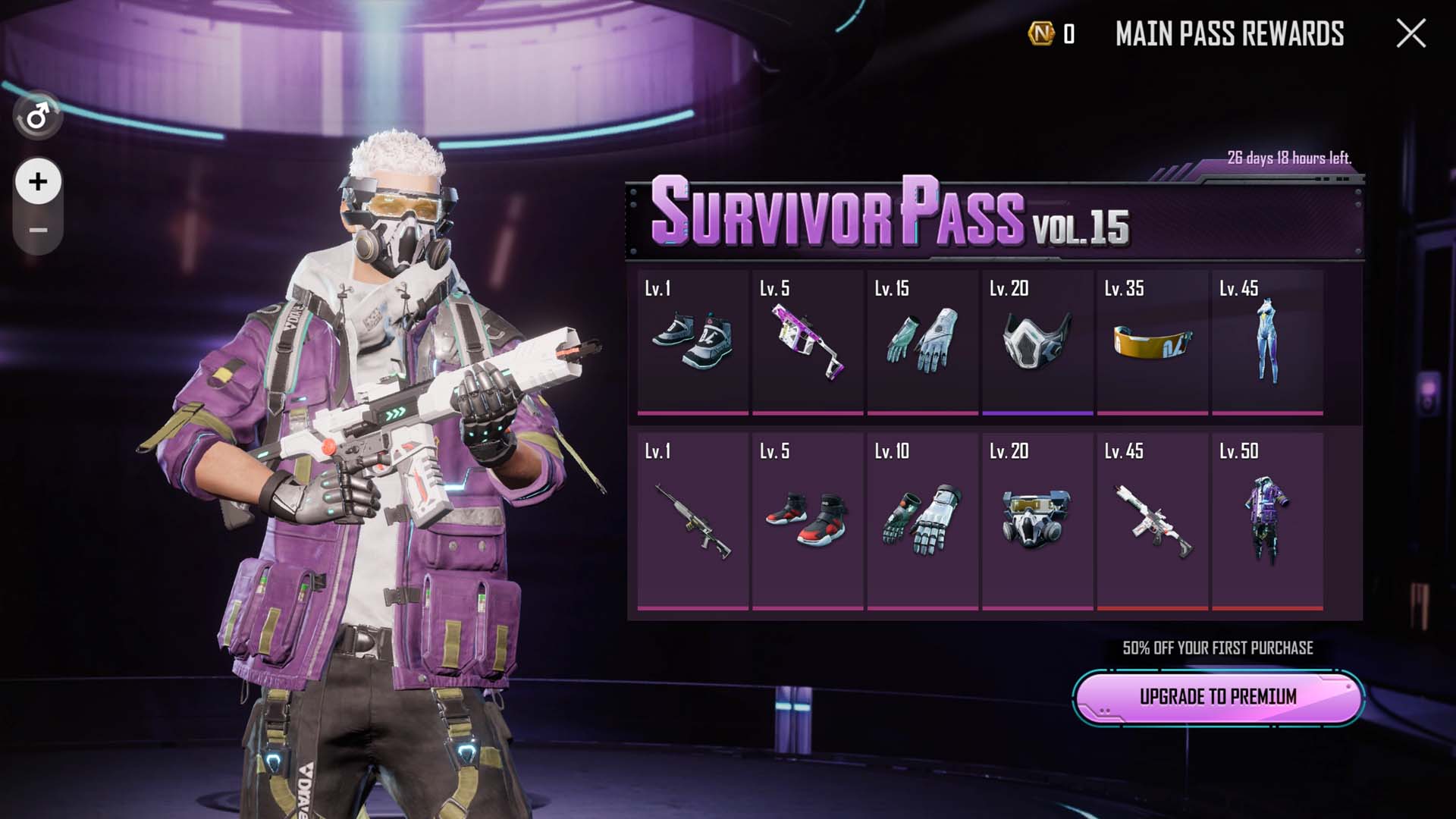The width and height of the screenshot is (1456, 819).
Task: Zoom in on the character preview
Action: click(38, 182)
